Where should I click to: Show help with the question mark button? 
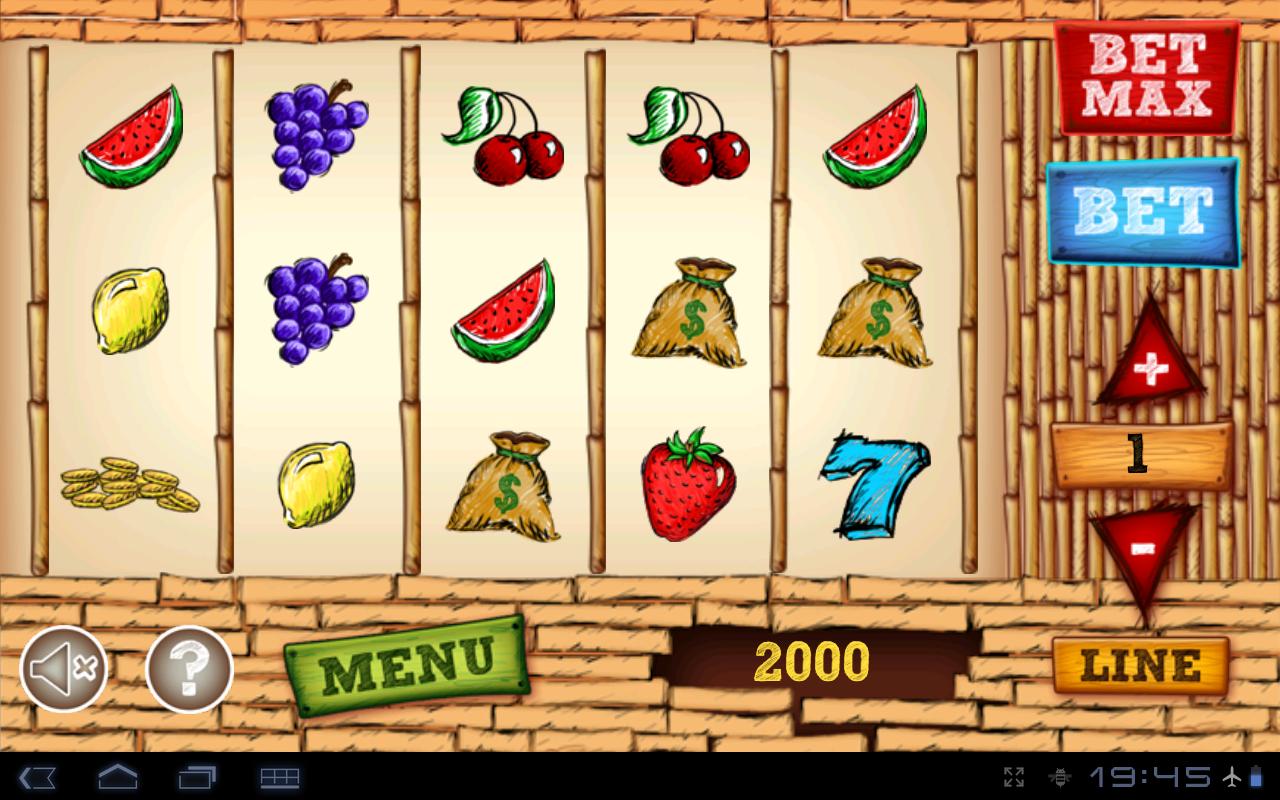coord(189,669)
